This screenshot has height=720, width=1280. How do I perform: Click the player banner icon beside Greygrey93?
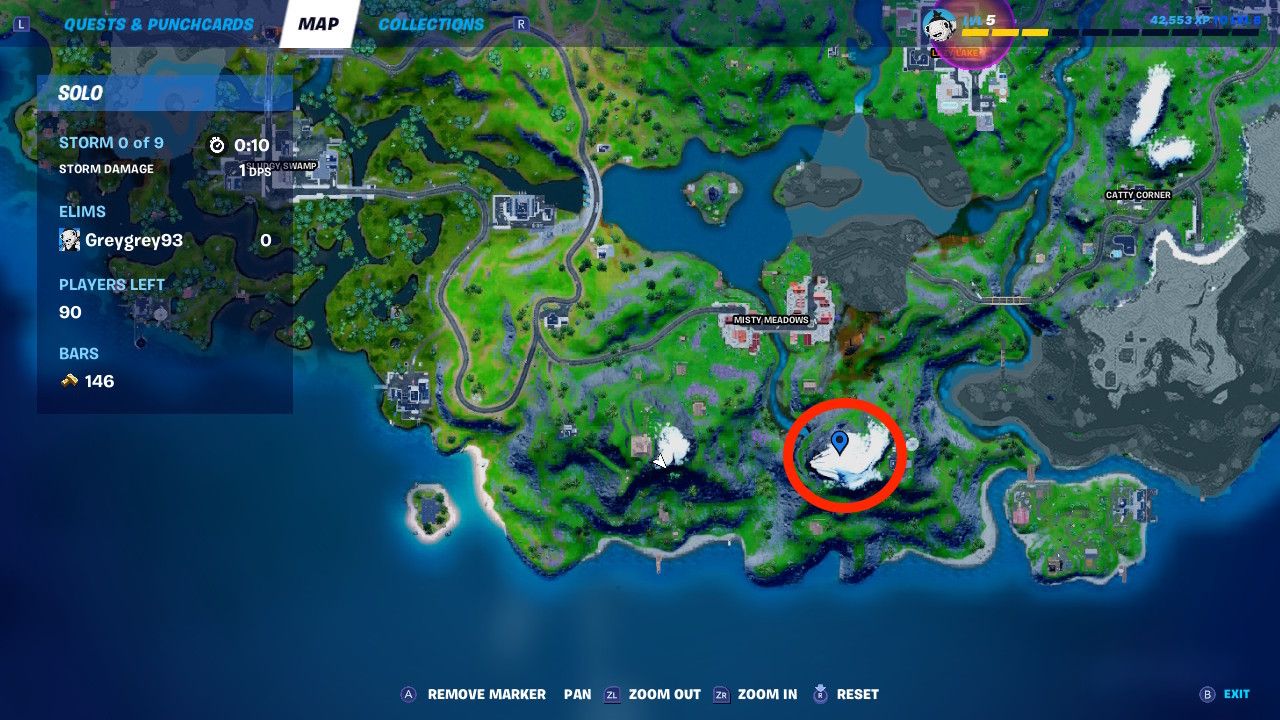click(x=68, y=240)
